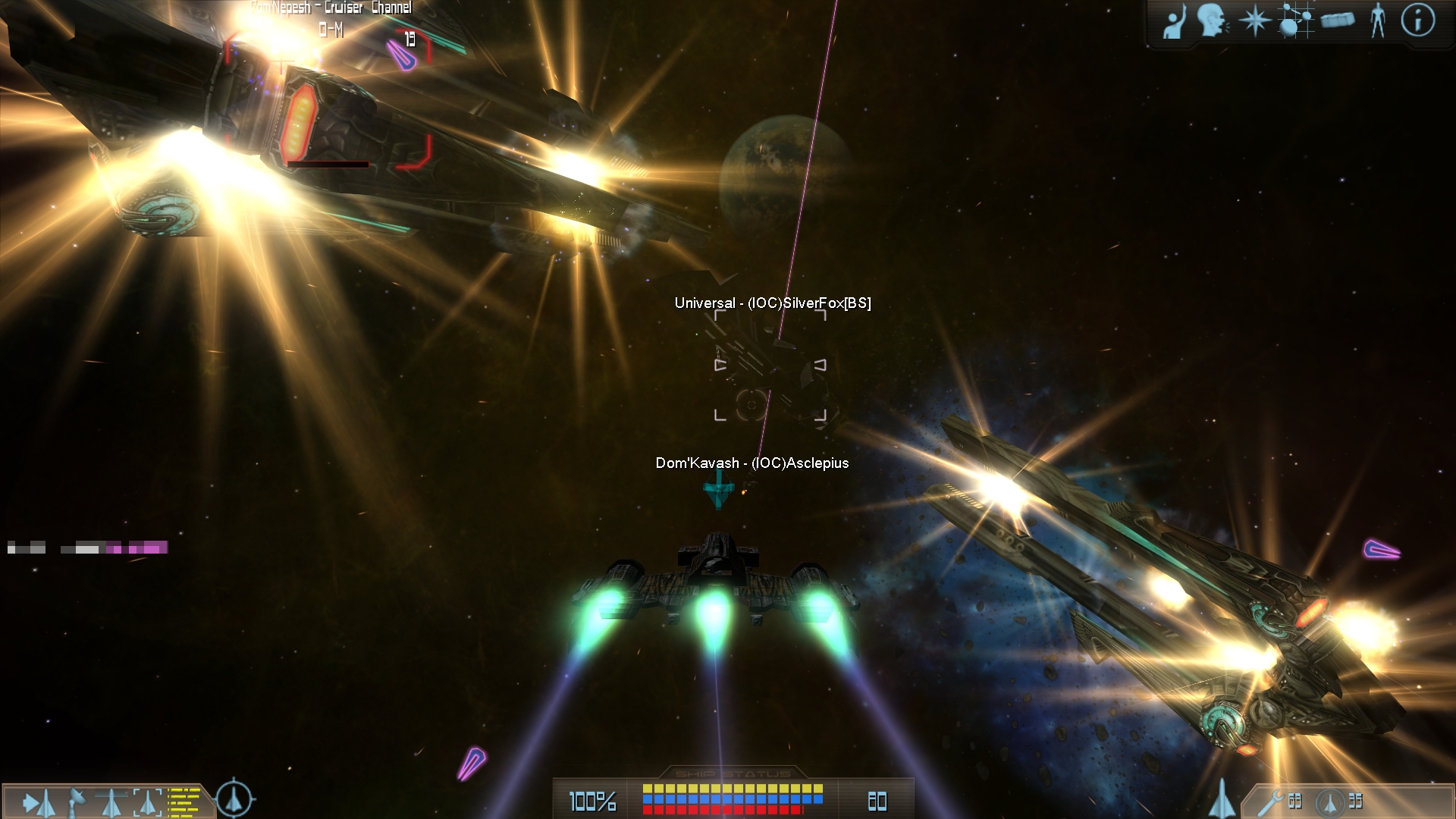
Task: Activate the arrow-to-ship command icon
Action: pos(38,802)
